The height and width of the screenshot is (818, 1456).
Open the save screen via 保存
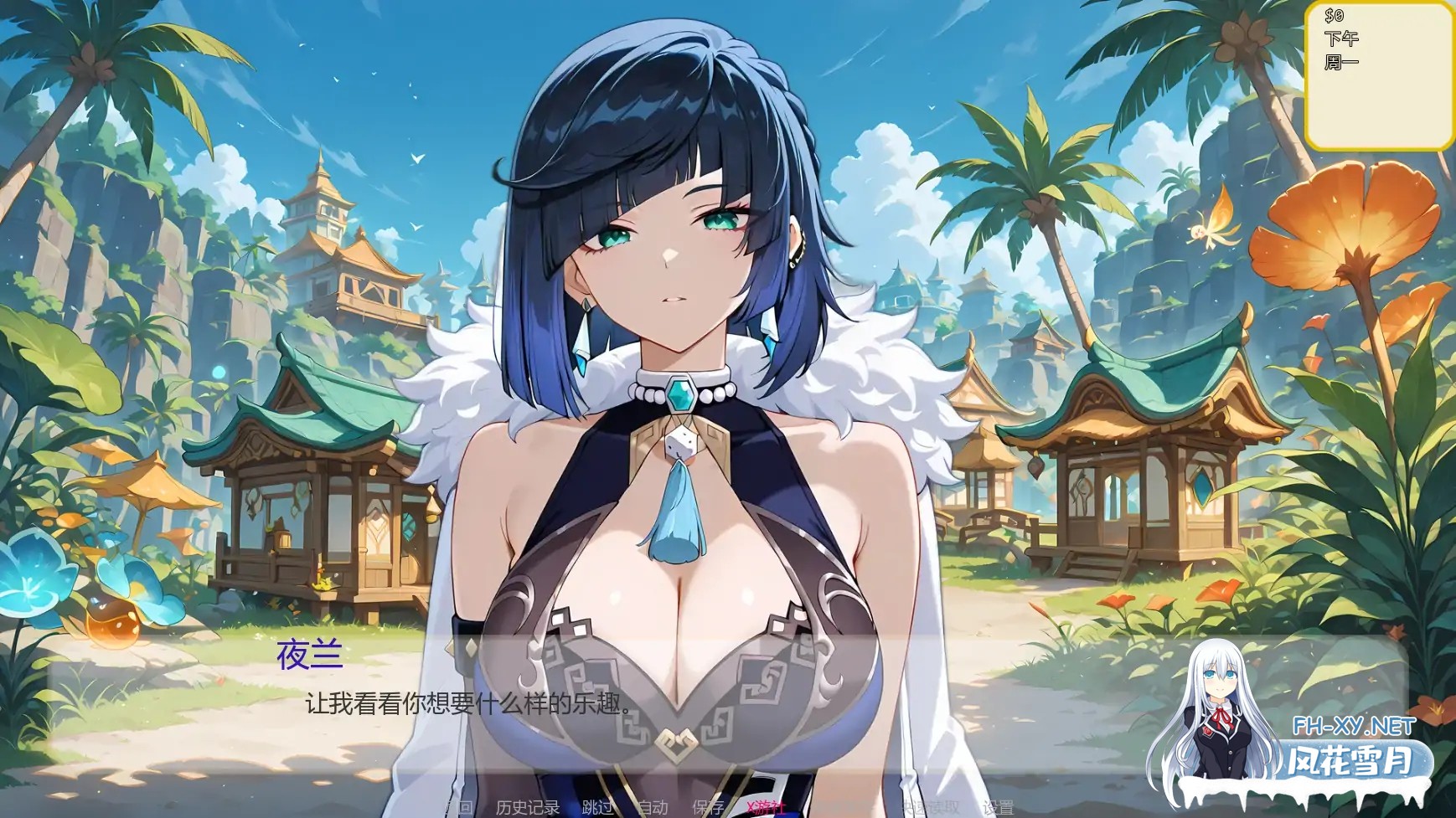click(708, 808)
